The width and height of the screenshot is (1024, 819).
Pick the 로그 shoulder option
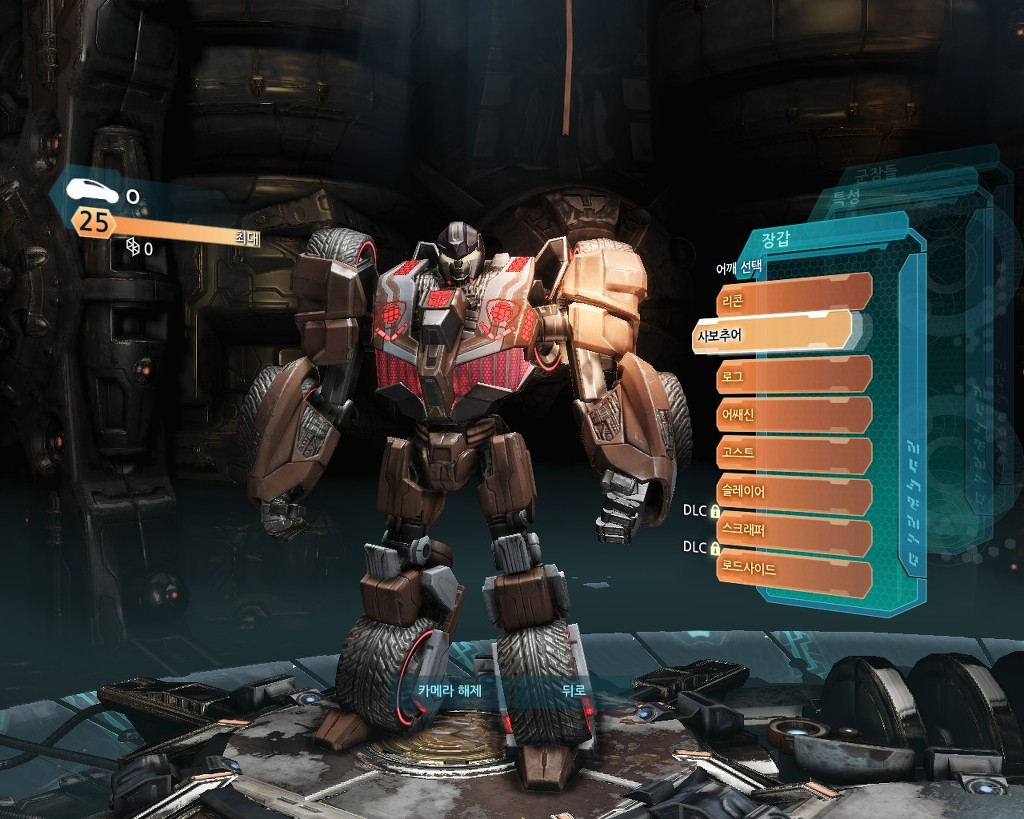coord(793,376)
